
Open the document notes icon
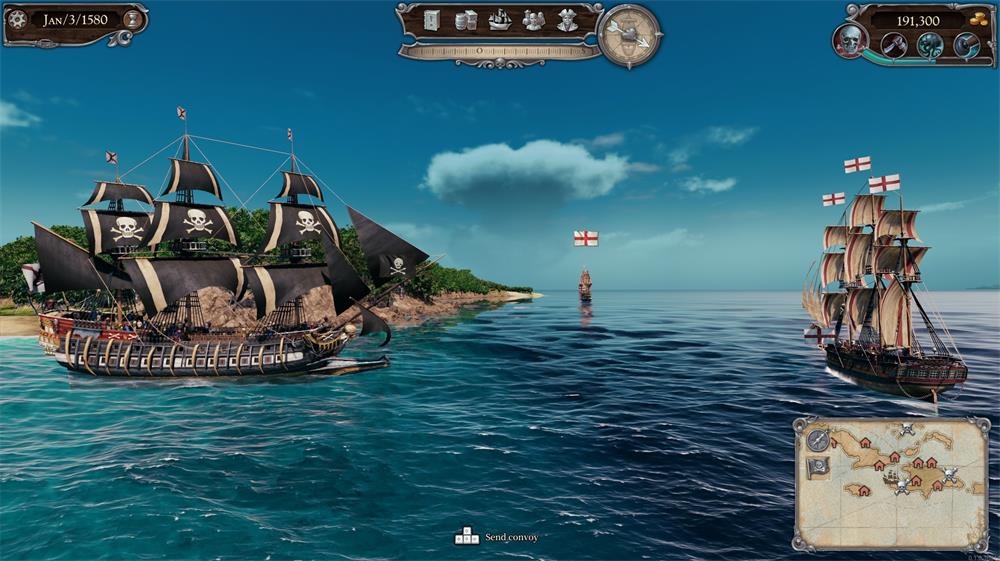(x=432, y=20)
